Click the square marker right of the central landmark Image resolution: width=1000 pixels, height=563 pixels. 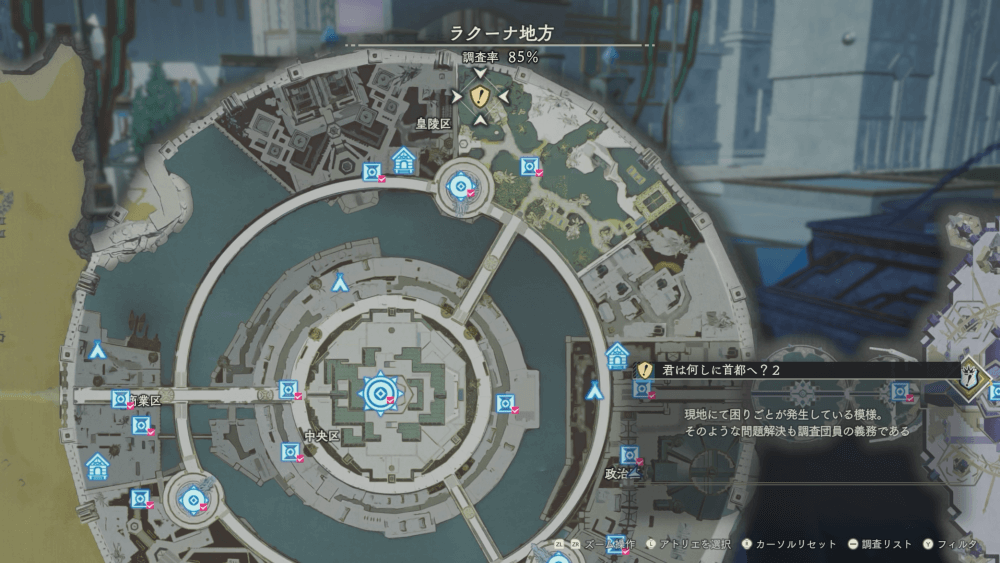point(505,403)
